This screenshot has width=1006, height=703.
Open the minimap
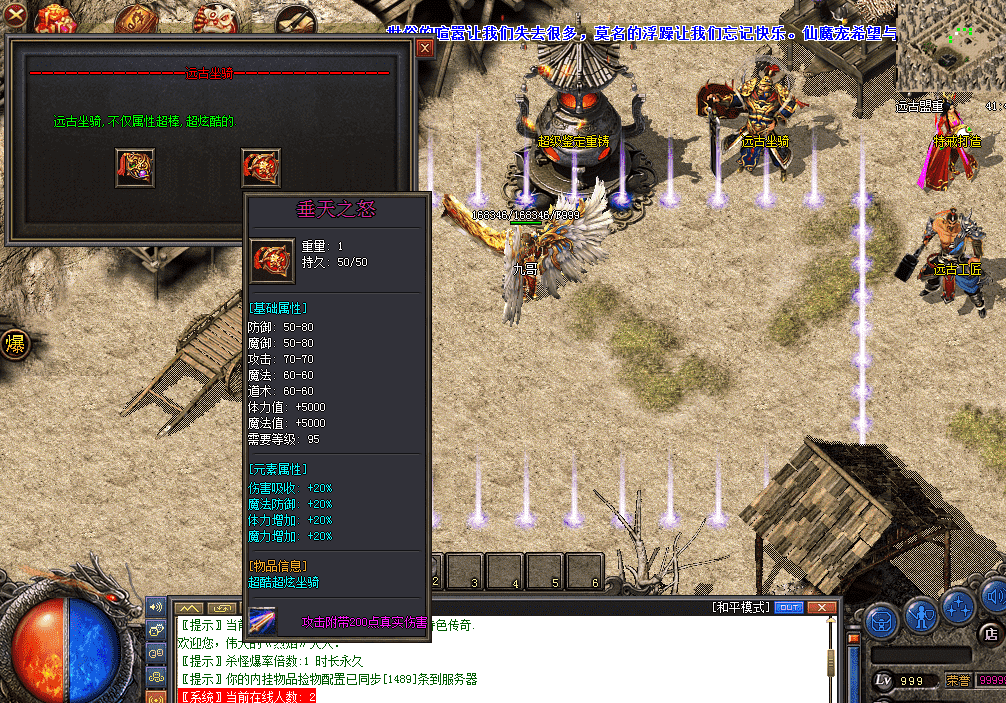[x=950, y=45]
